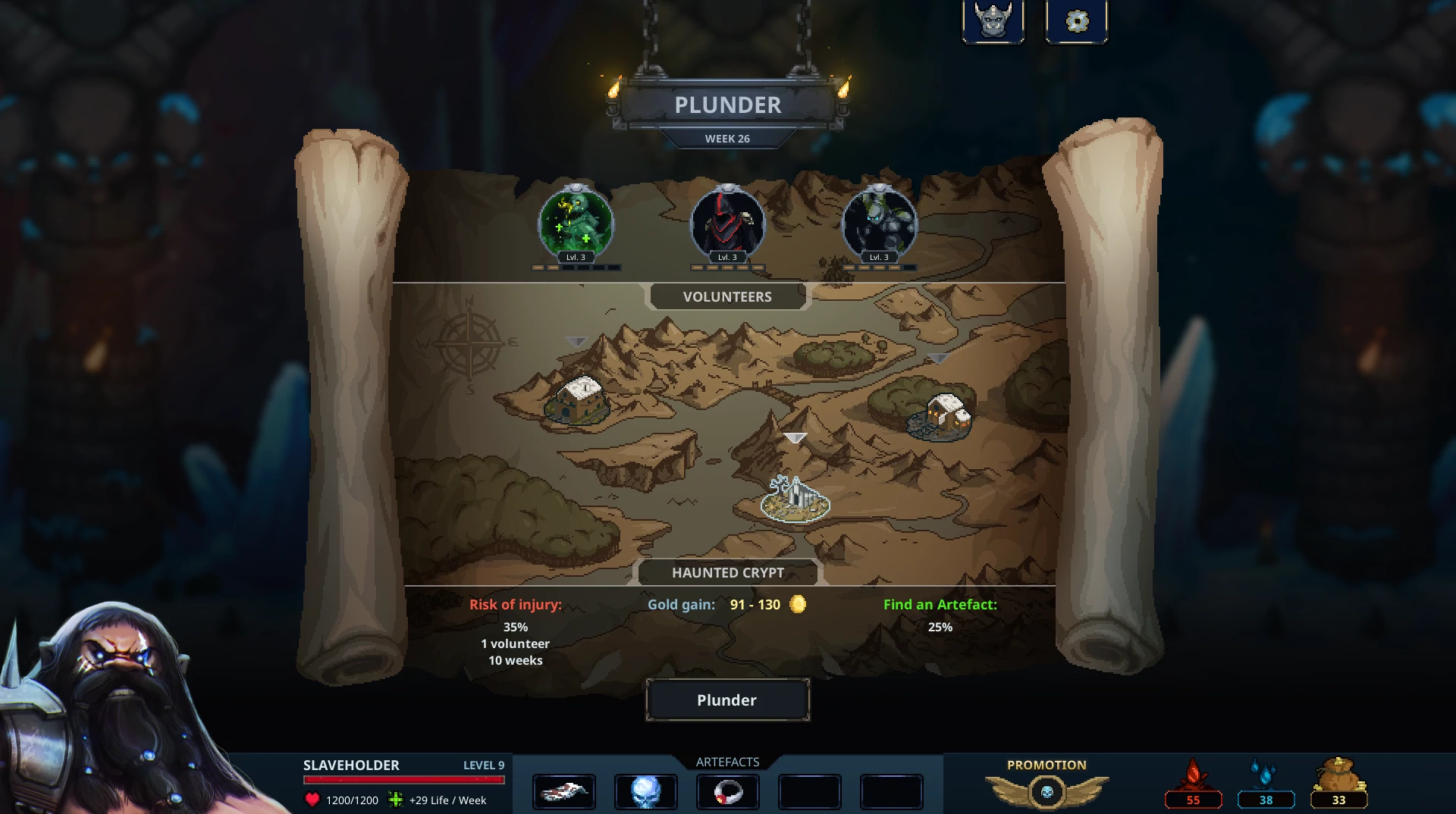
Task: Choose the red-hooded assassin volunteer
Action: pos(727,224)
